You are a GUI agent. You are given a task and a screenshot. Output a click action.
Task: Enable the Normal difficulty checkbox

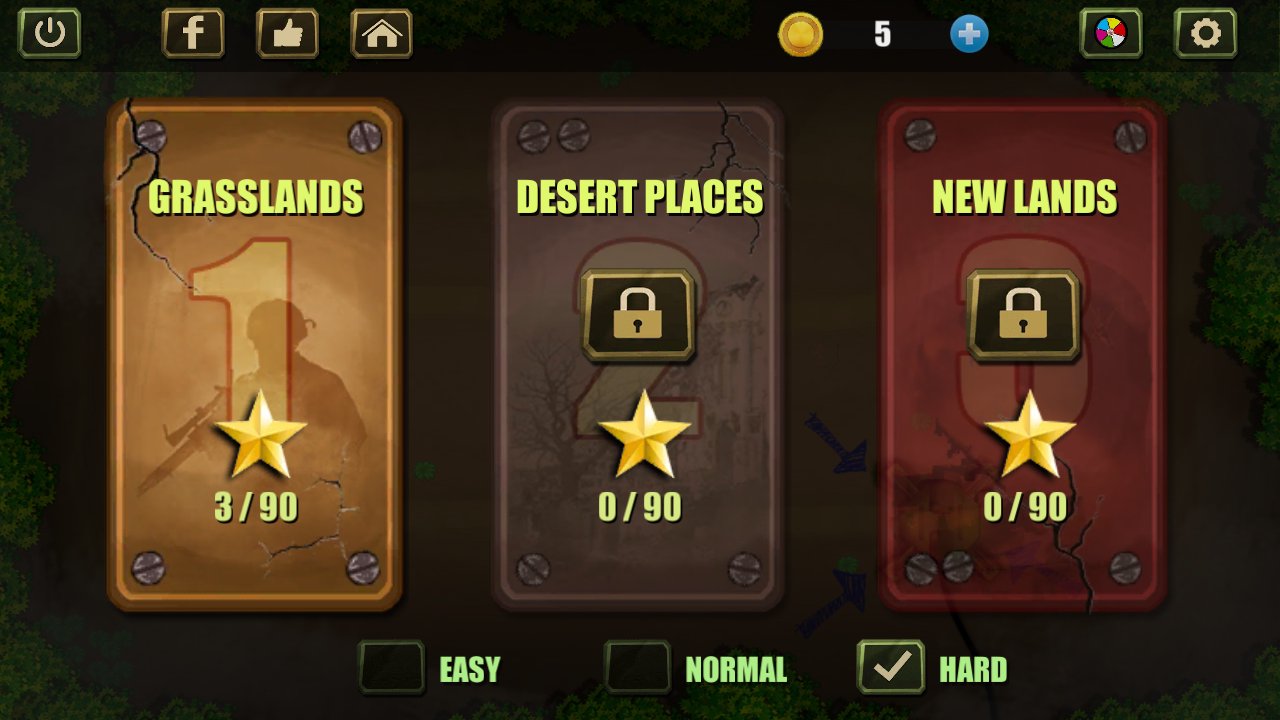[x=637, y=667]
